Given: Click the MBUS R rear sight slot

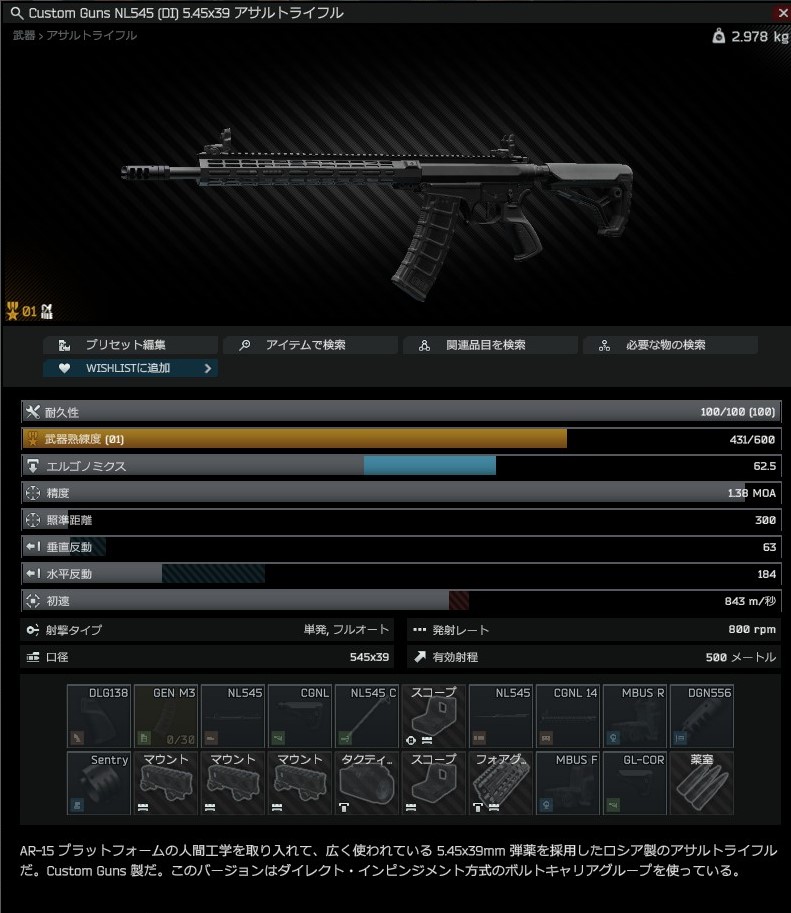Looking at the screenshot, I should 635,716.
